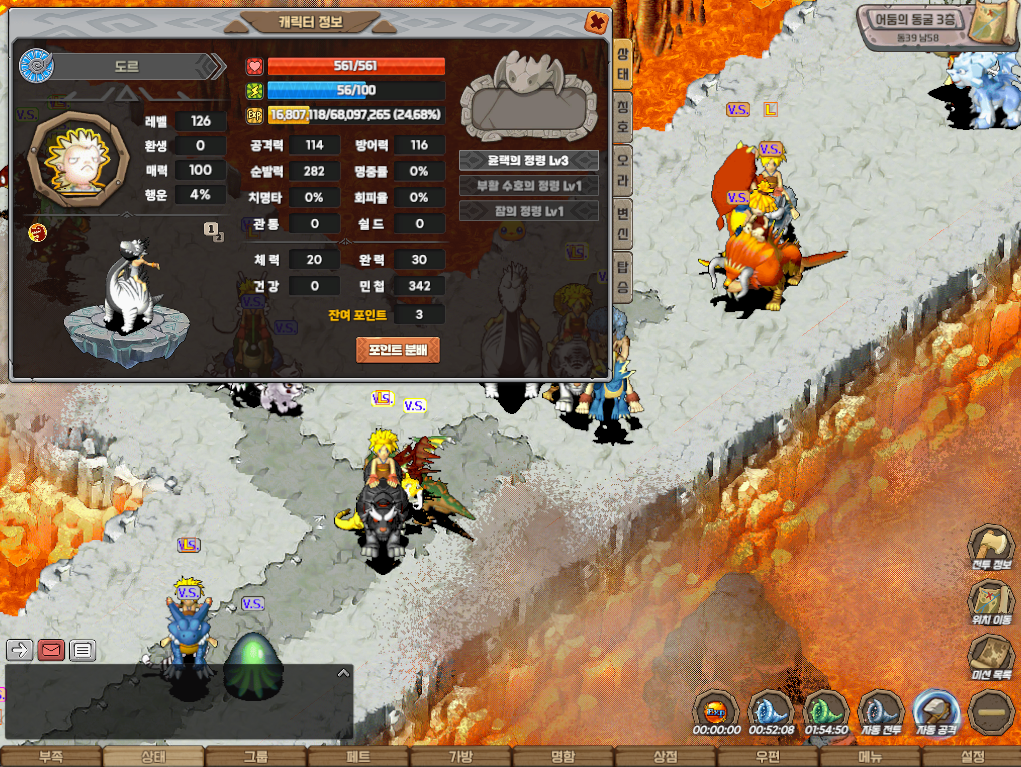
Task: Click the red mail envelope chat button
Action: (51, 650)
